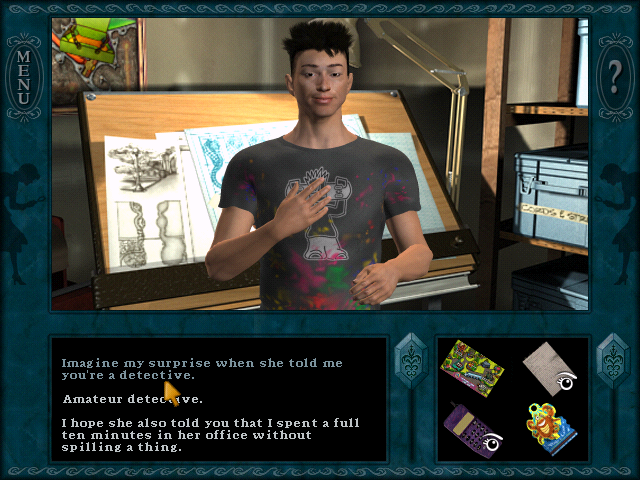Click the inventory fleur-de-lis scroll handle
640x480 pixels.
tap(611, 361)
